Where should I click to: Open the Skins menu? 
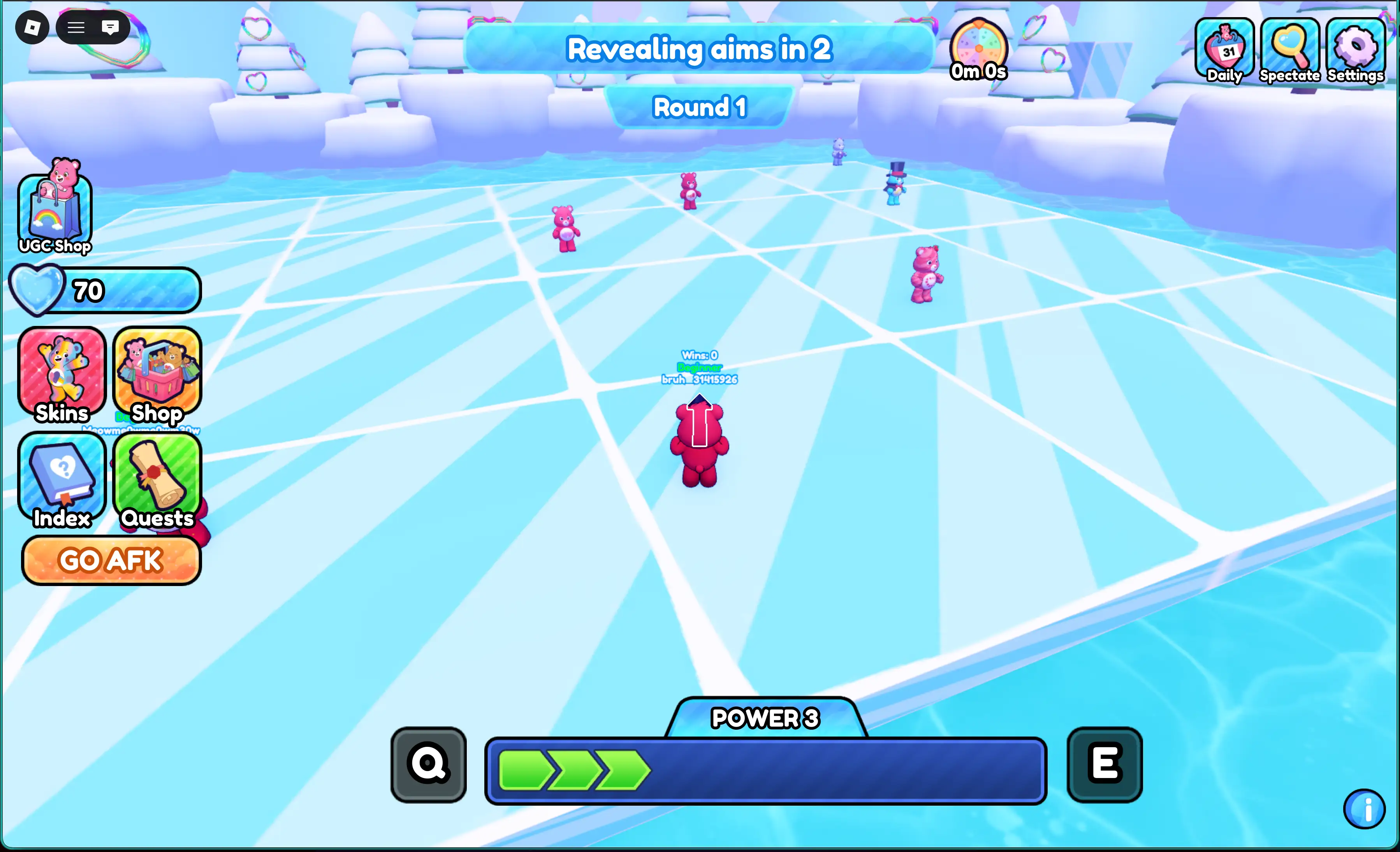tap(62, 374)
